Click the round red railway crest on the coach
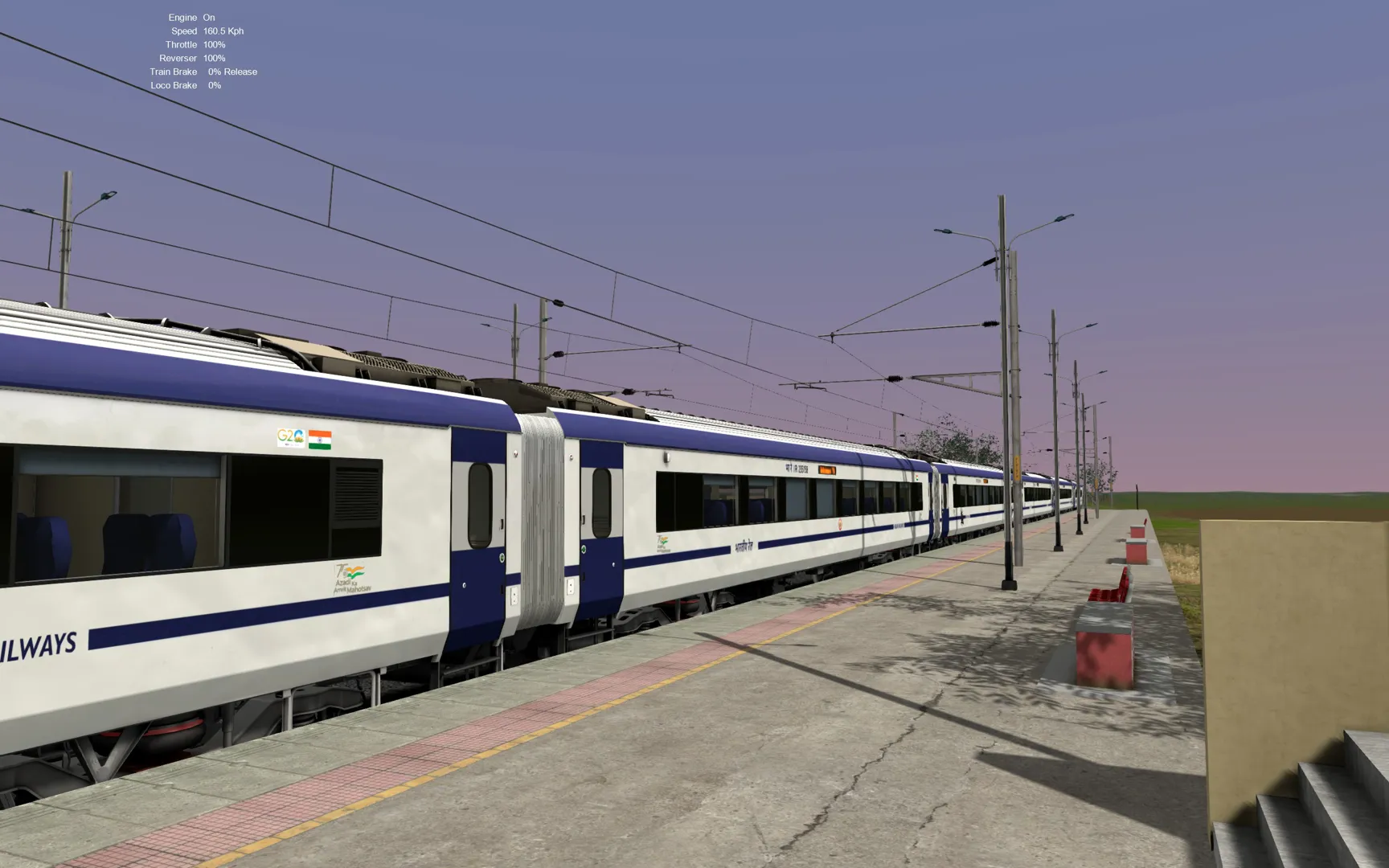The width and height of the screenshot is (1389, 868). click(x=841, y=523)
